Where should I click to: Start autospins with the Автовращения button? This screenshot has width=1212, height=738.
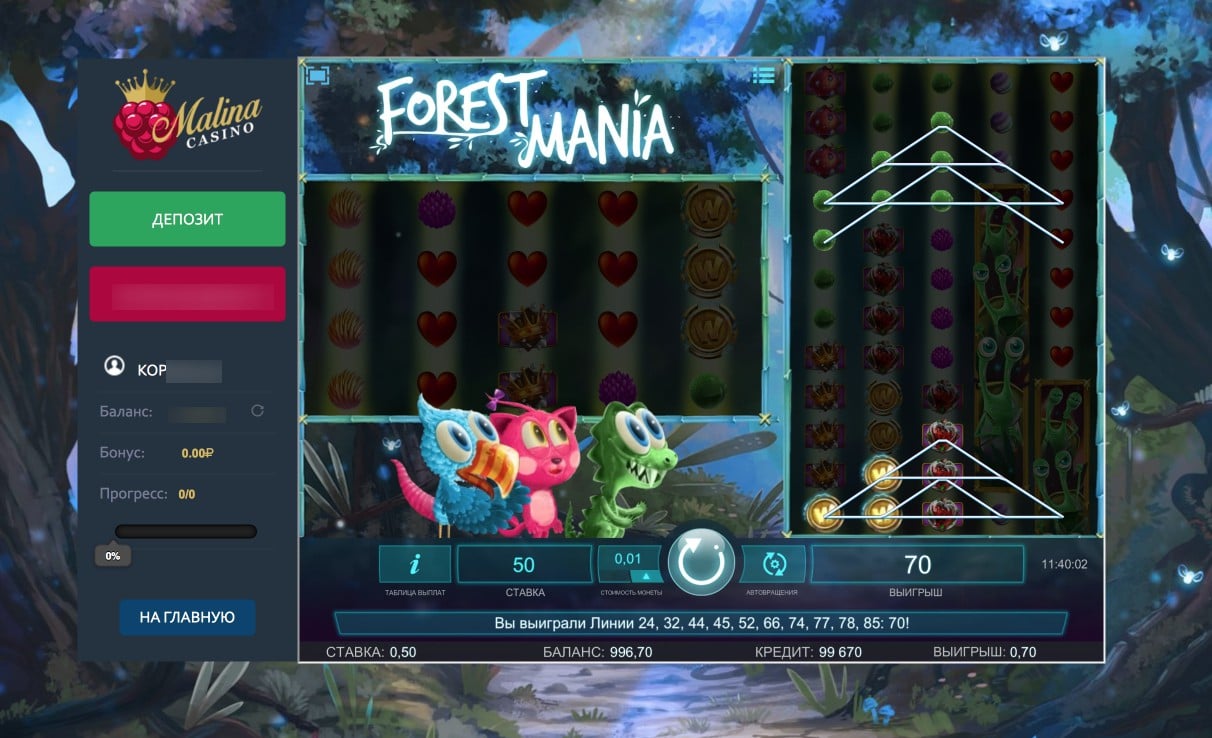773,565
